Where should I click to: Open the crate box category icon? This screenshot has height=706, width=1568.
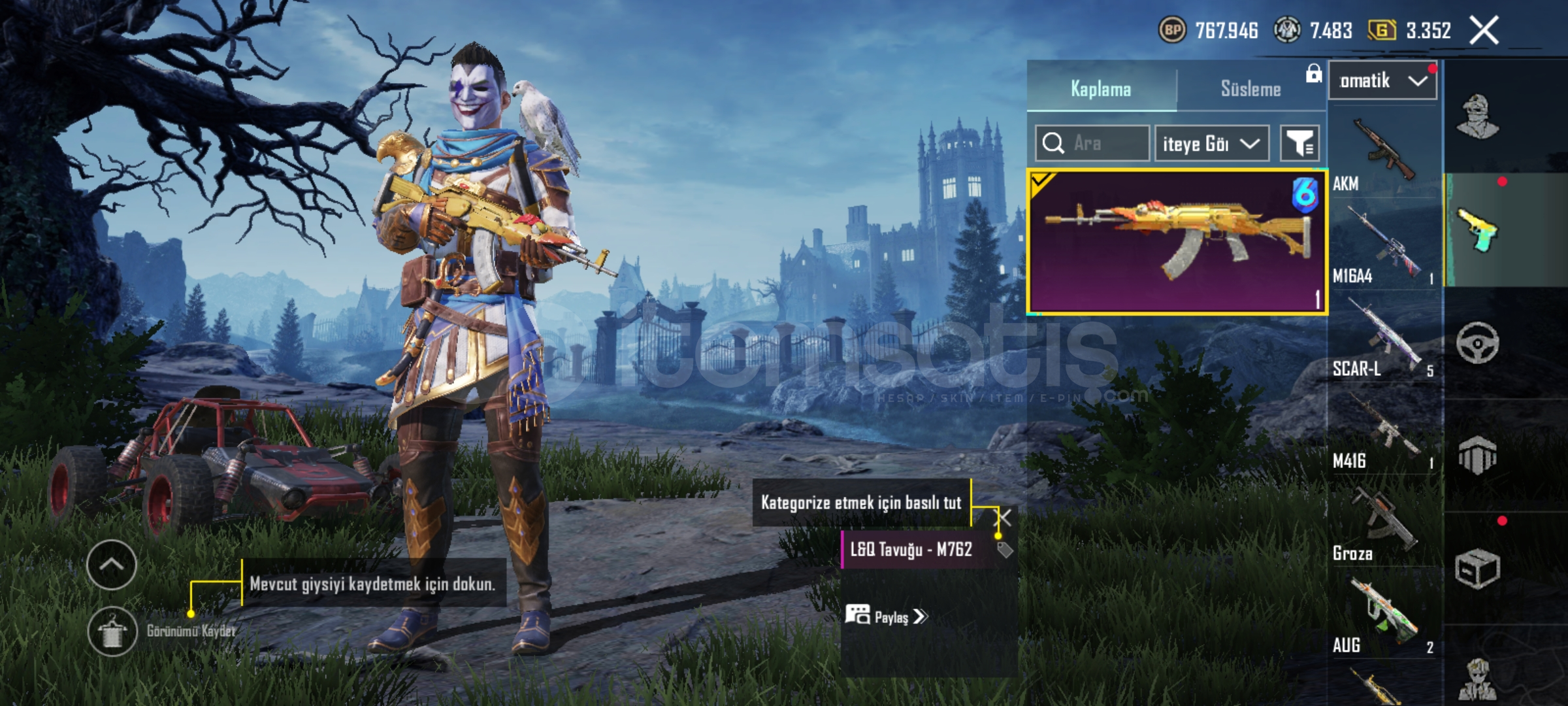pos(1478,569)
